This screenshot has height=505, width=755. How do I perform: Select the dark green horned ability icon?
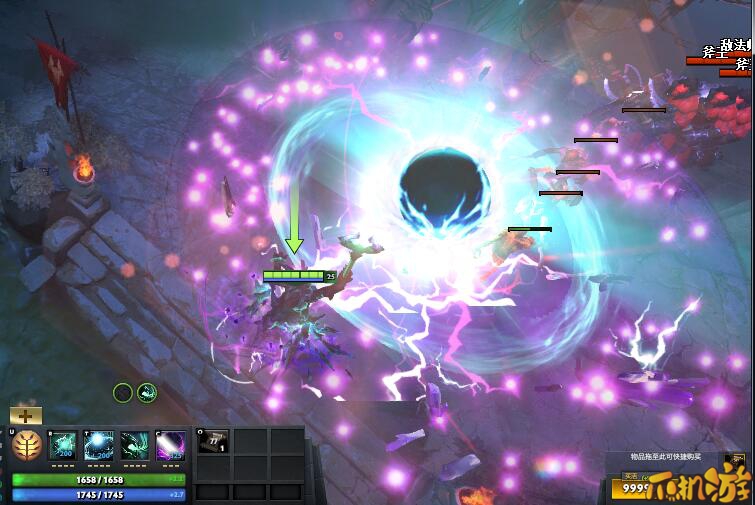135,445
